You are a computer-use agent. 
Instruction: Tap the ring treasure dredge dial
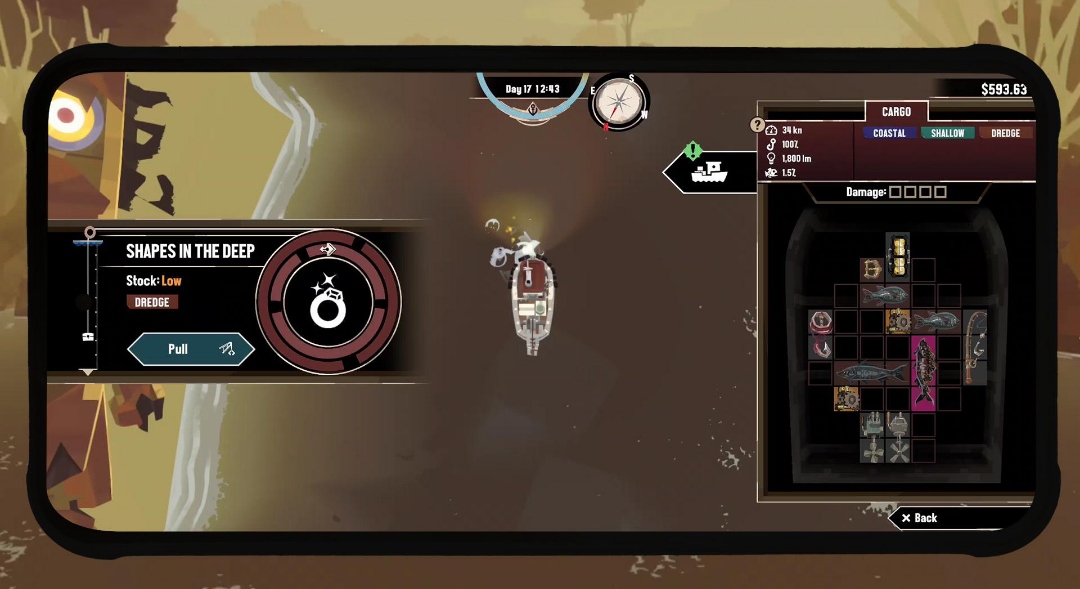click(327, 300)
